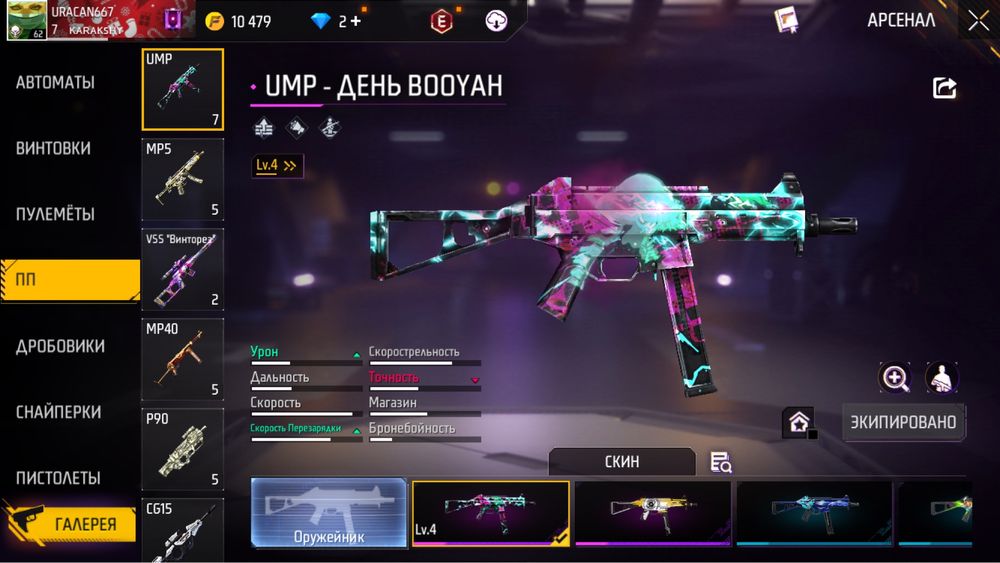The height and width of the screenshot is (563, 1000).
Task: Switch to the Винтовки category
Action: tap(54, 148)
